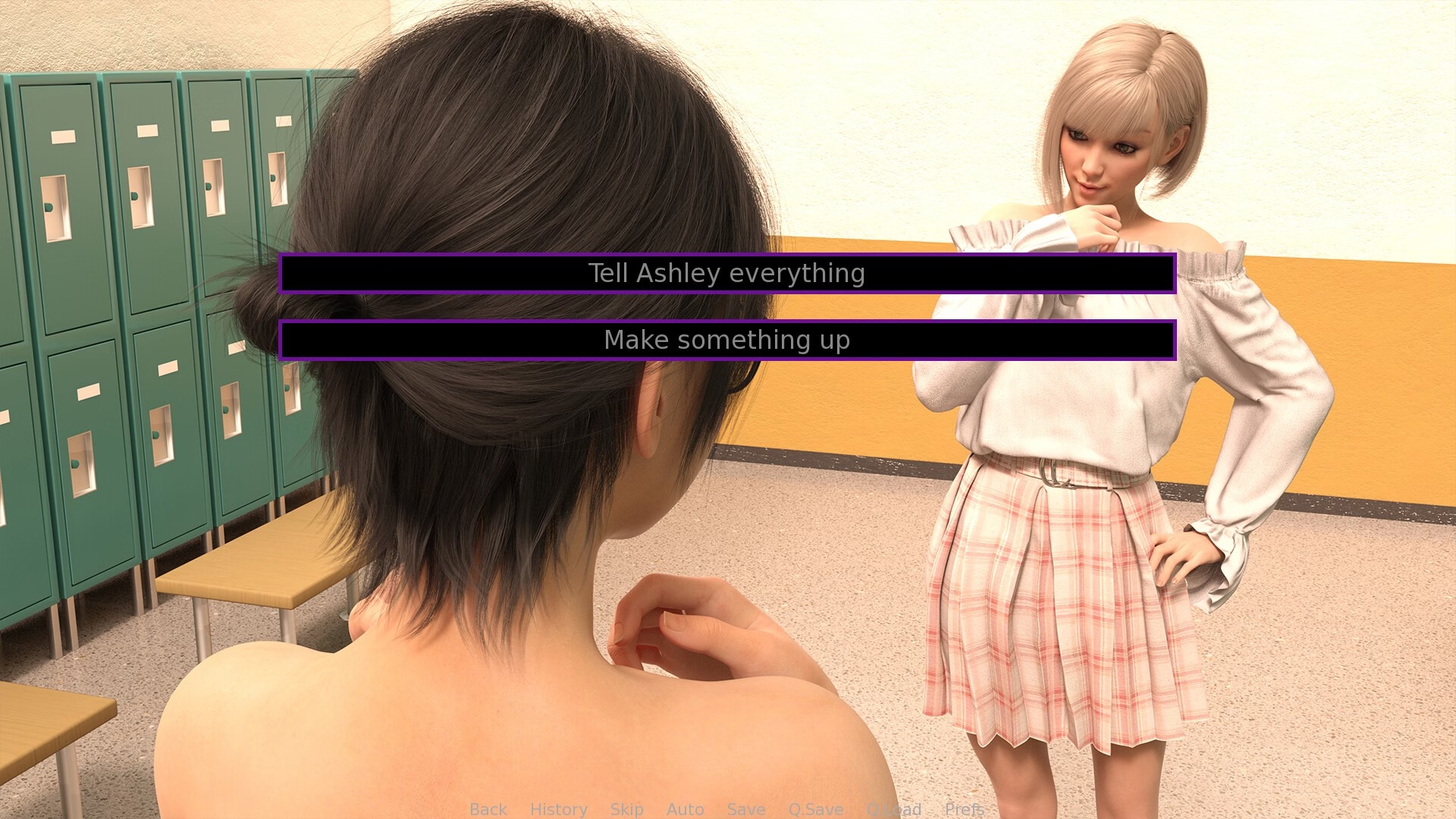This screenshot has width=1456, height=819.
Task: Open the Save screen
Action: tap(745, 809)
